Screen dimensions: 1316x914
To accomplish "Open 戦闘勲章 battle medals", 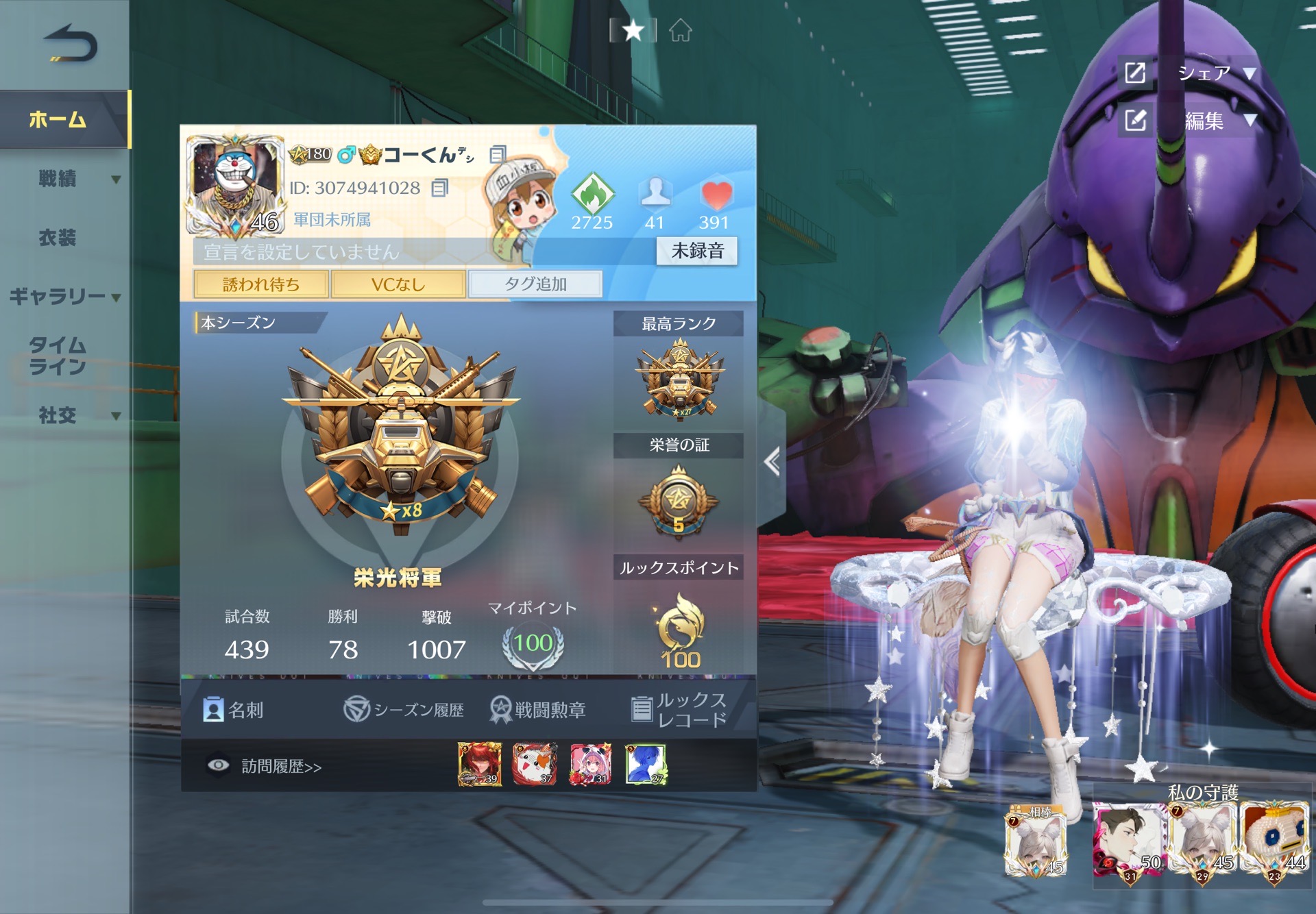I will tap(538, 710).
